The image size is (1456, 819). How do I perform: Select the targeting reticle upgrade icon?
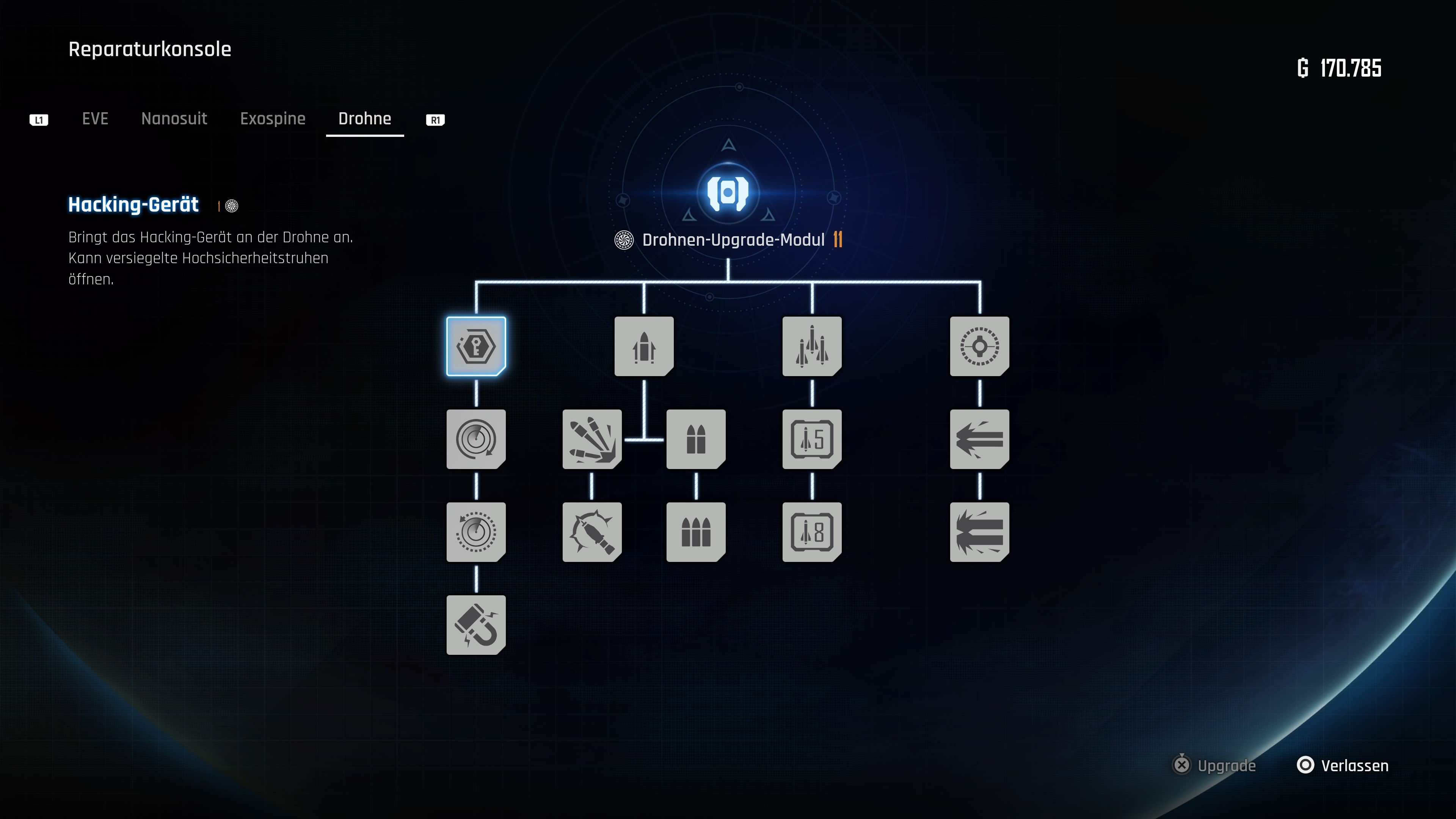pyautogui.click(x=978, y=347)
